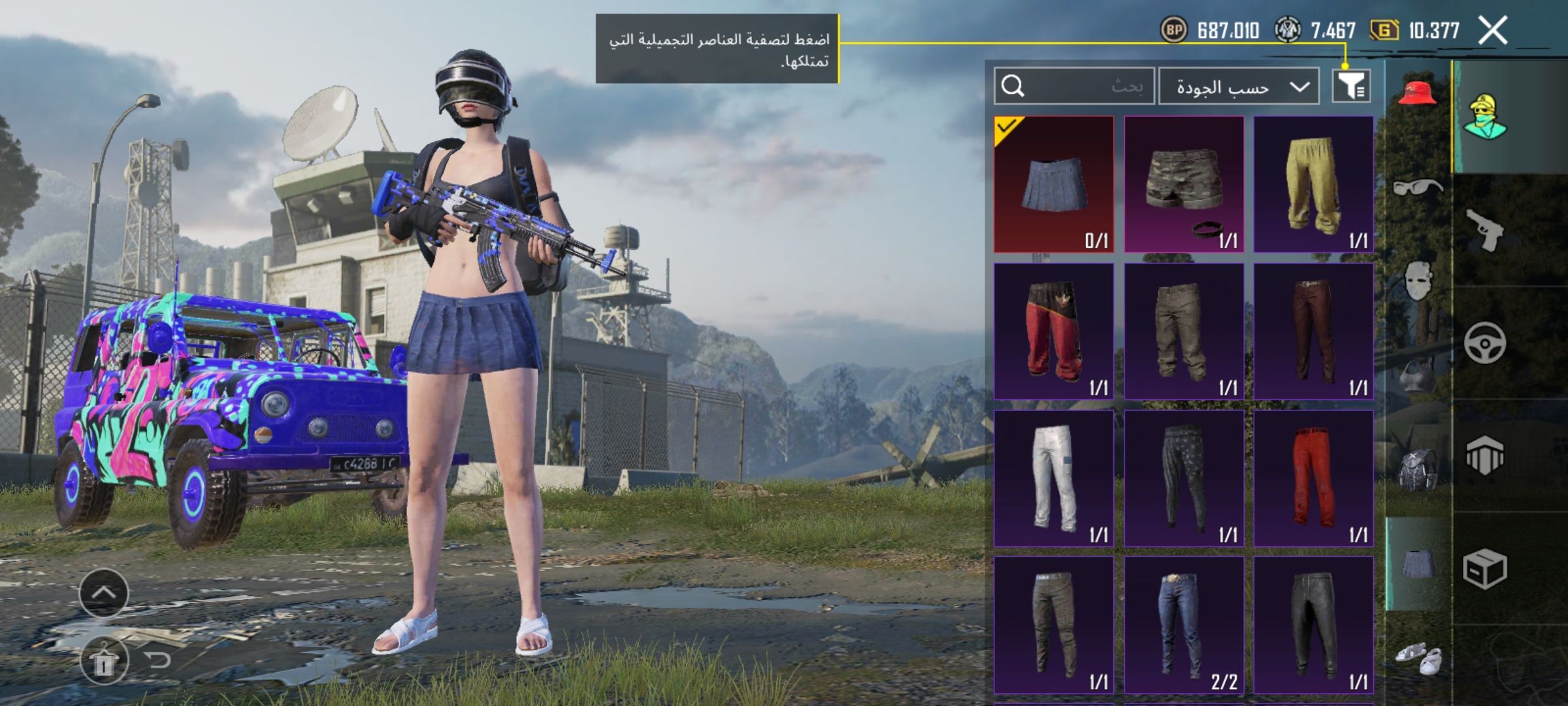
Task: Hide the interface with the up-arrow button
Action: (x=104, y=593)
